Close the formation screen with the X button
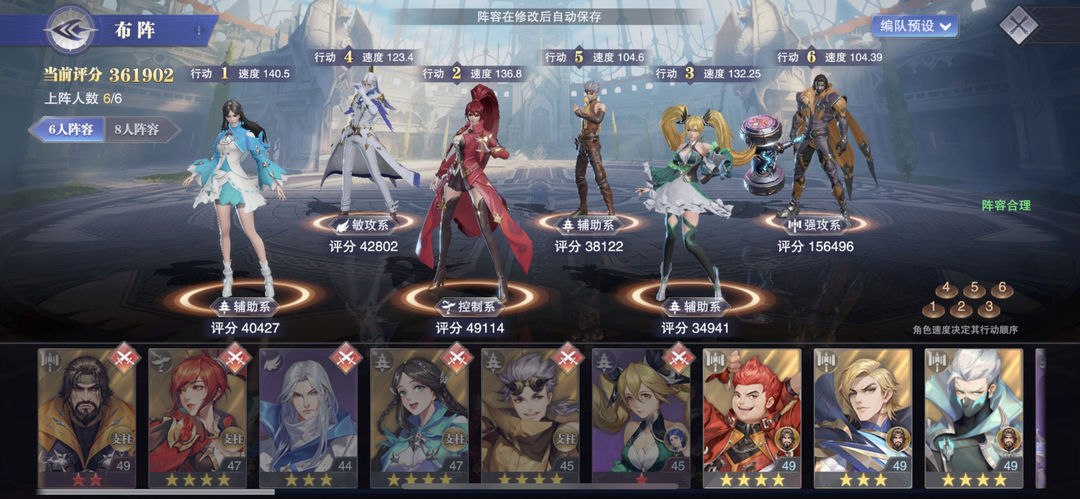The height and width of the screenshot is (499, 1080). point(1018,24)
